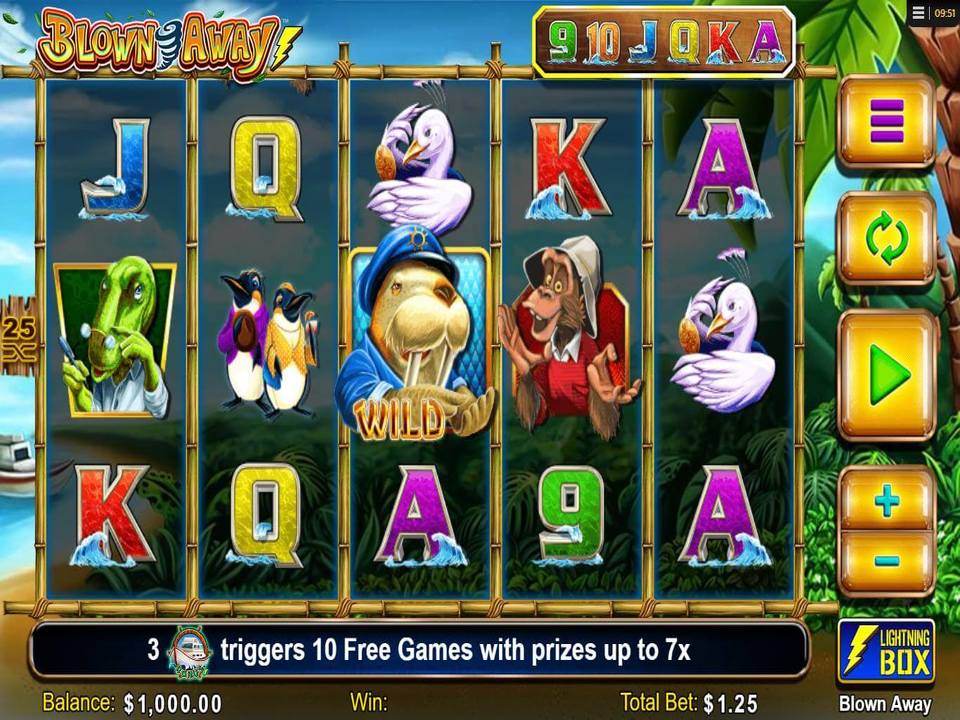Activate the green autoplay arrows button
This screenshot has height=720, width=960.
pos(886,240)
